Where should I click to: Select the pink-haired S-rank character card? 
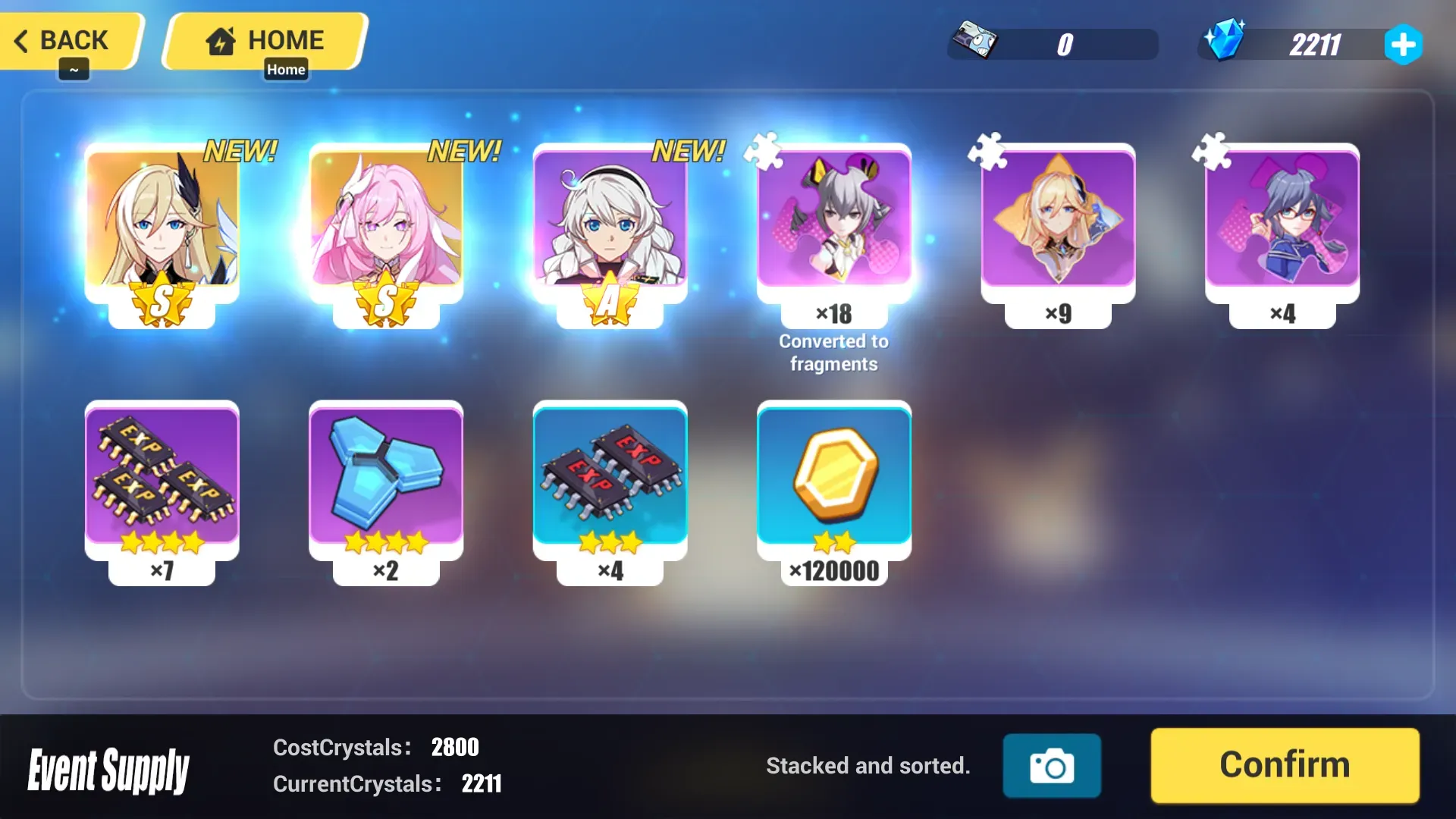[386, 224]
